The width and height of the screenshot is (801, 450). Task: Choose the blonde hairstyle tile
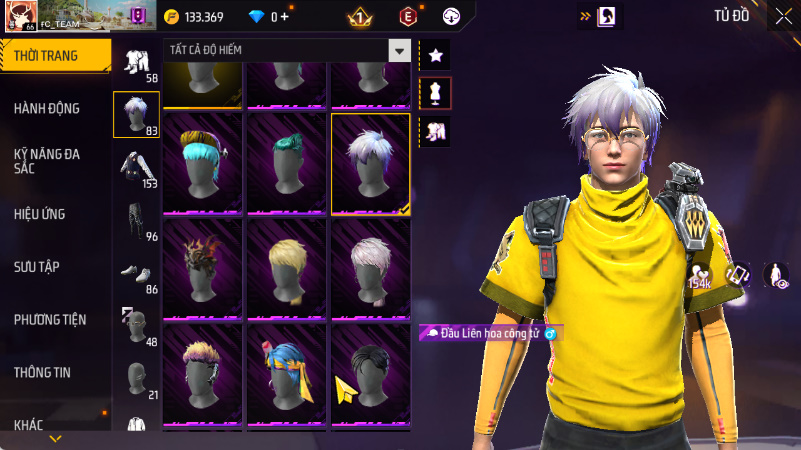click(x=288, y=268)
